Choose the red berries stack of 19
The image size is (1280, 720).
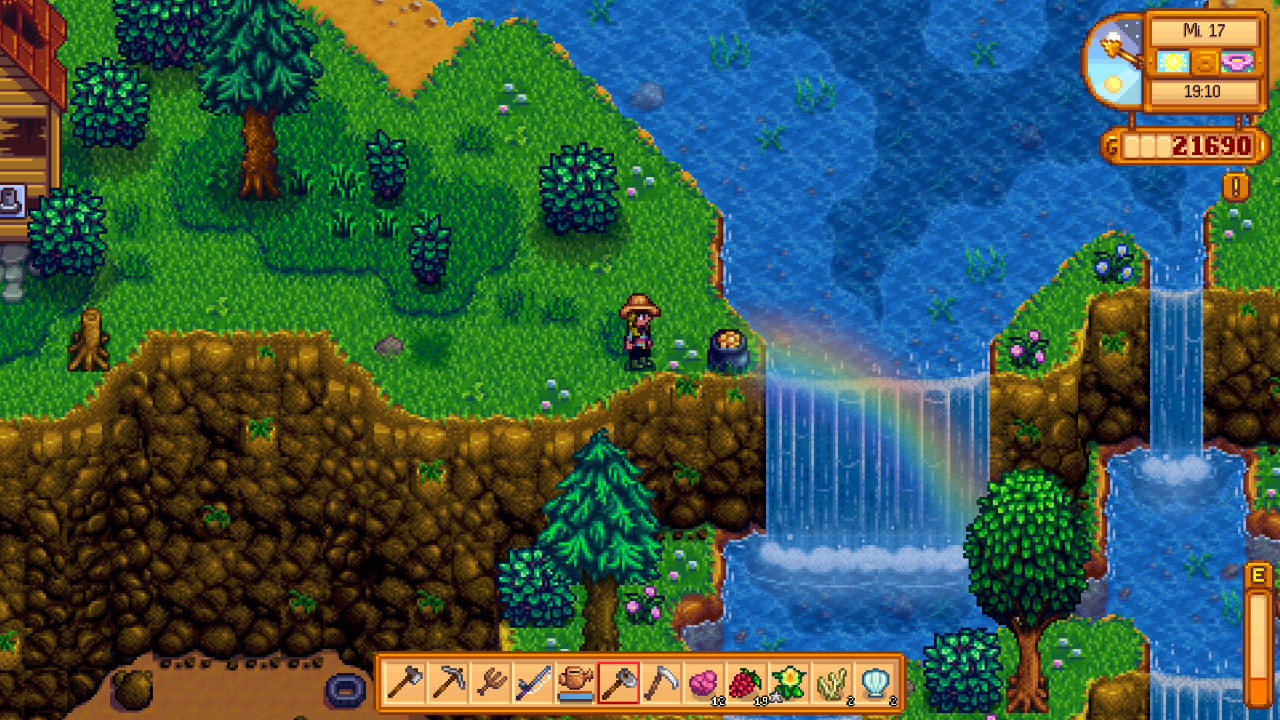[747, 683]
